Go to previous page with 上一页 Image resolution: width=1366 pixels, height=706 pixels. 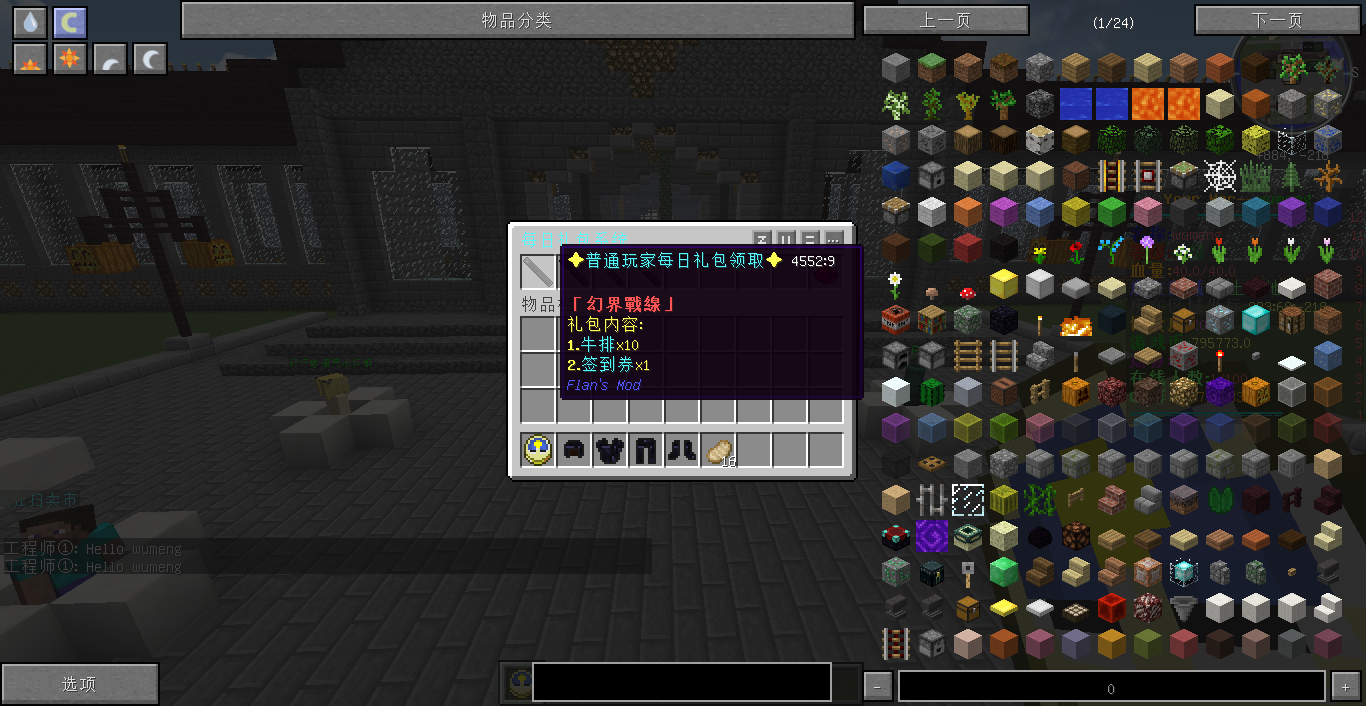[945, 20]
